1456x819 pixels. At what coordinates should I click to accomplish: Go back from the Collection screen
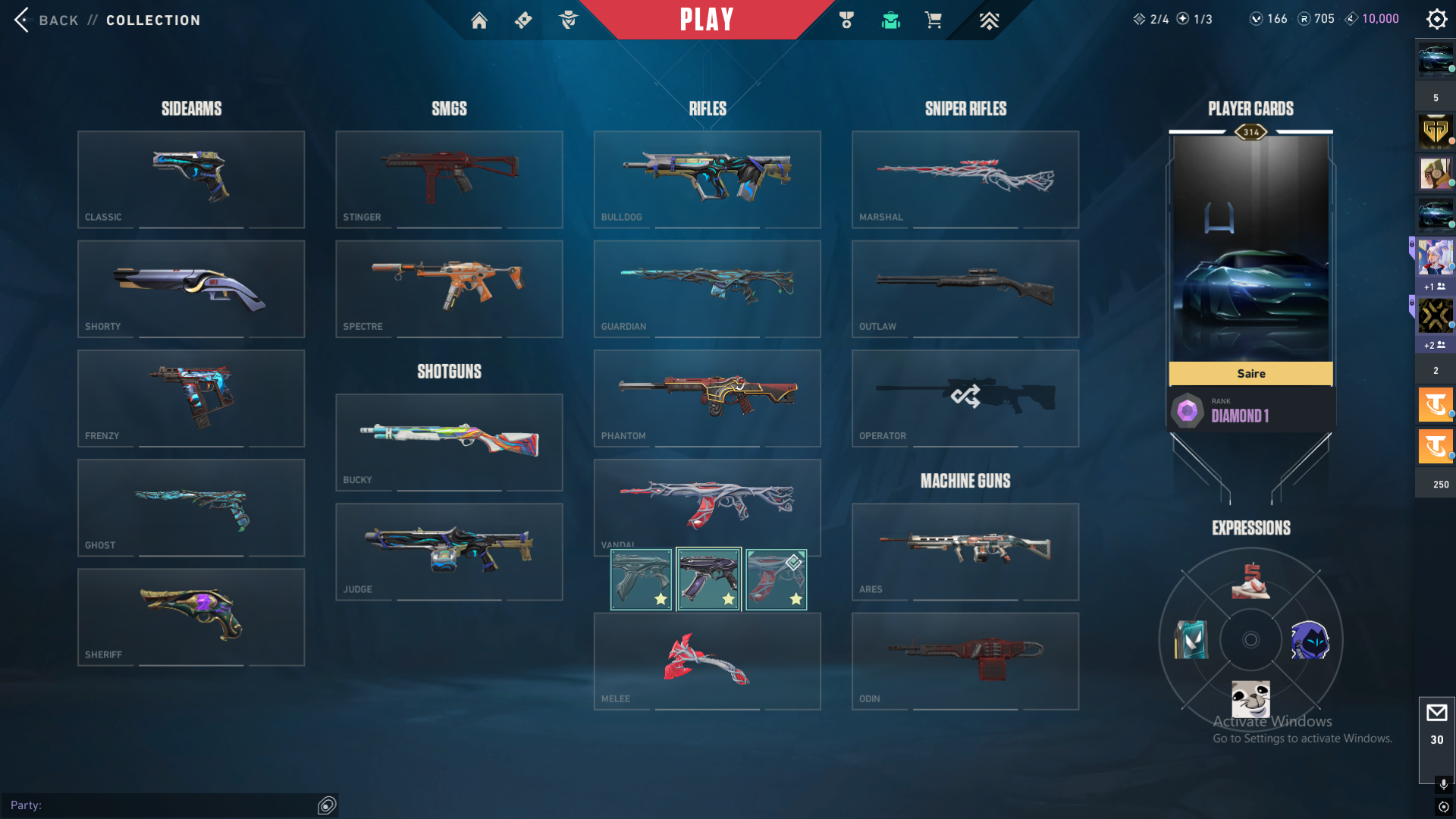tap(45, 20)
